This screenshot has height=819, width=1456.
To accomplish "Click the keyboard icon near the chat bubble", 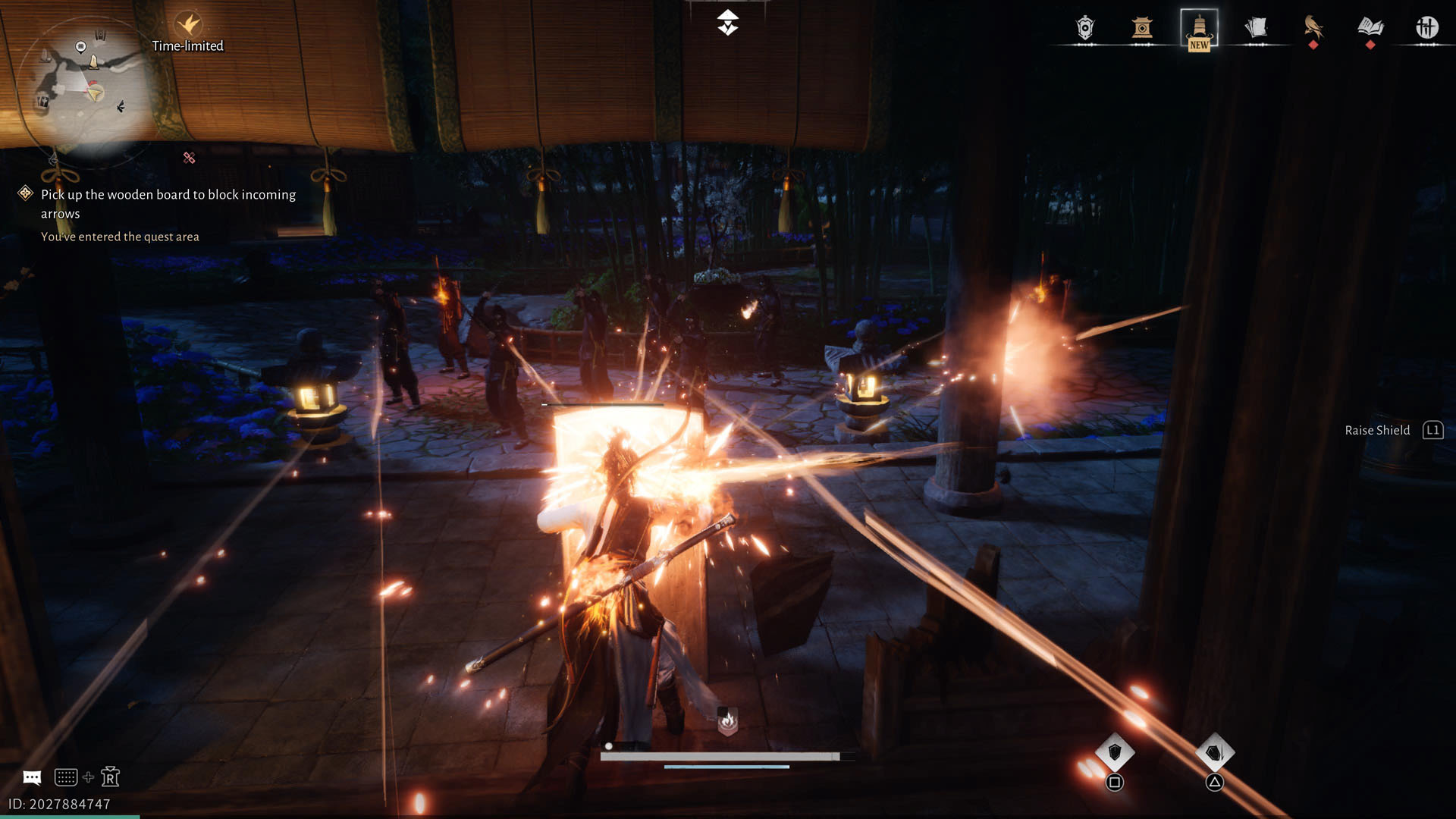I will [66, 777].
